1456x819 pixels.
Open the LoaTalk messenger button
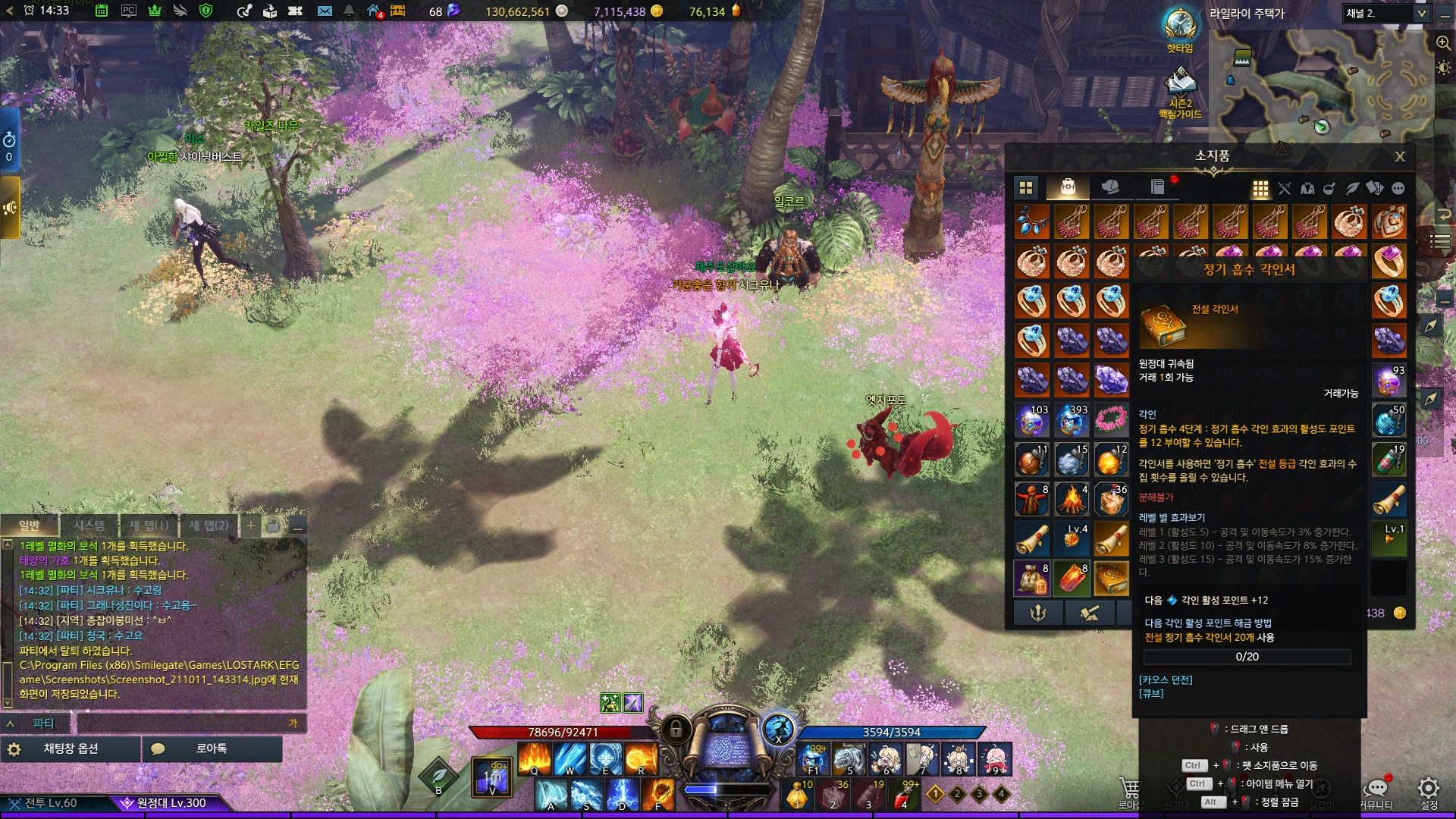click(x=212, y=748)
